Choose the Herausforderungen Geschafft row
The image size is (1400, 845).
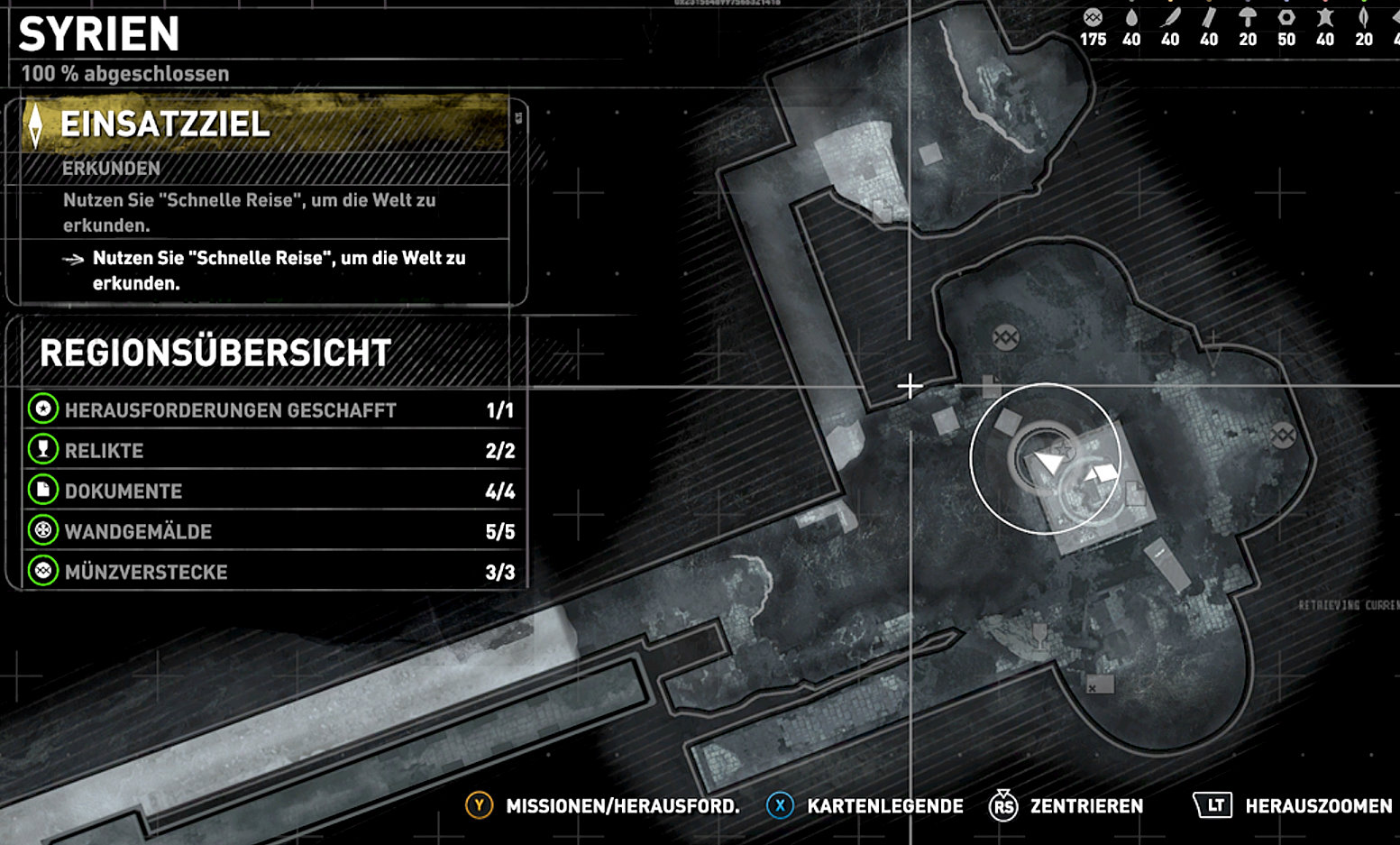[270, 410]
